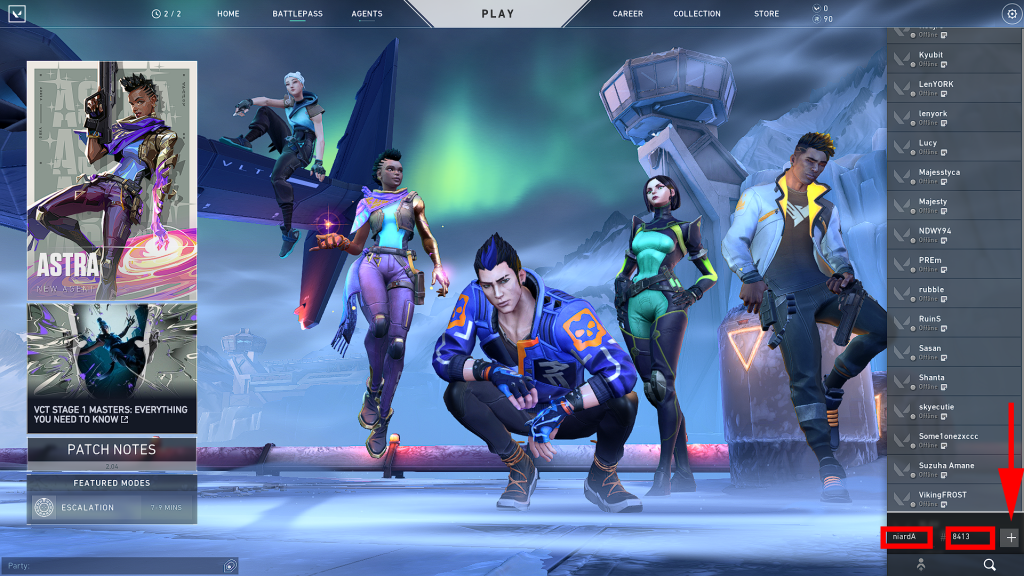Click the tagline field showing 8413

click(969, 537)
